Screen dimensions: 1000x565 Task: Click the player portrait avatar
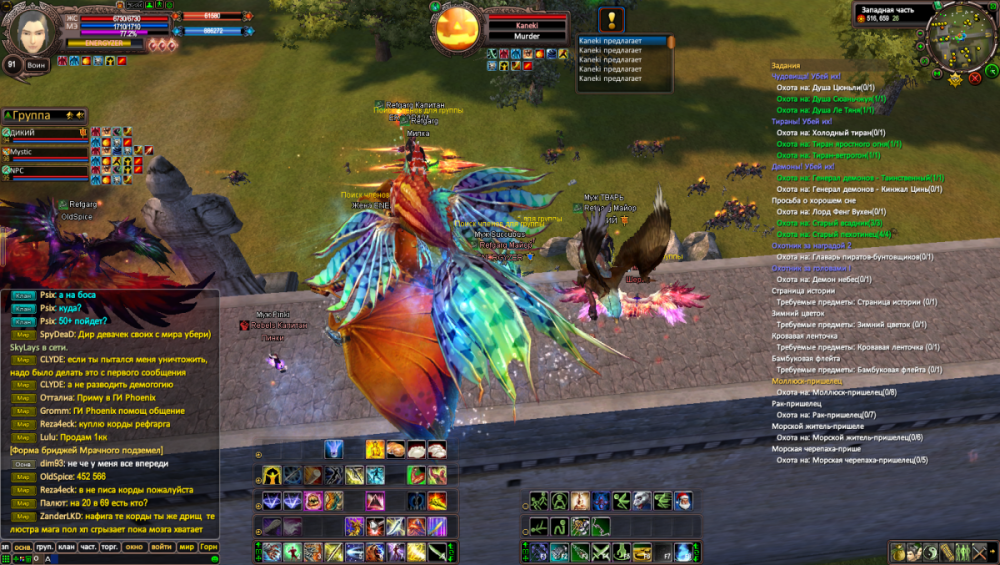pyautogui.click(x=31, y=29)
